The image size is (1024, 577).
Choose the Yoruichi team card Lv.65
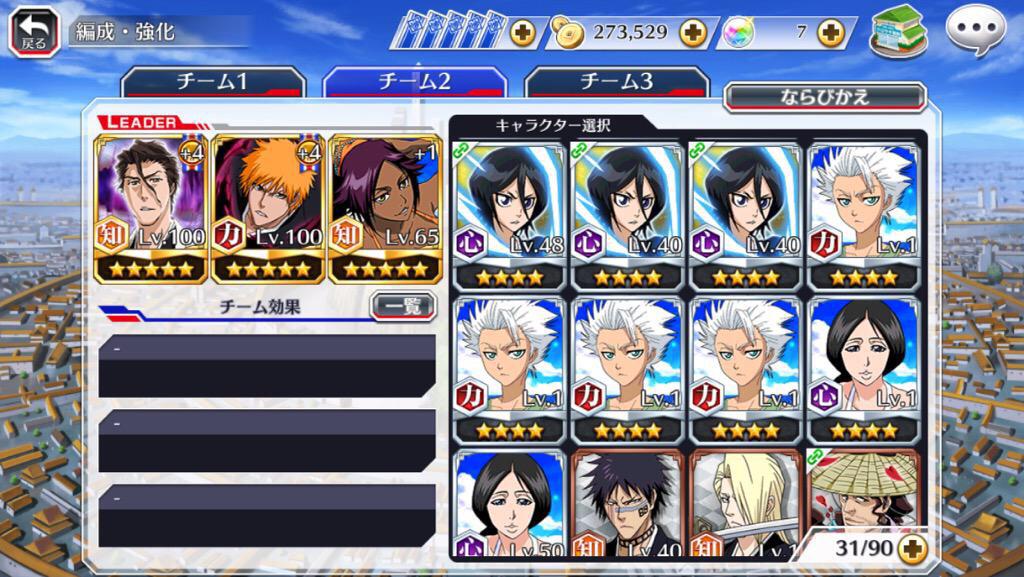click(386, 209)
